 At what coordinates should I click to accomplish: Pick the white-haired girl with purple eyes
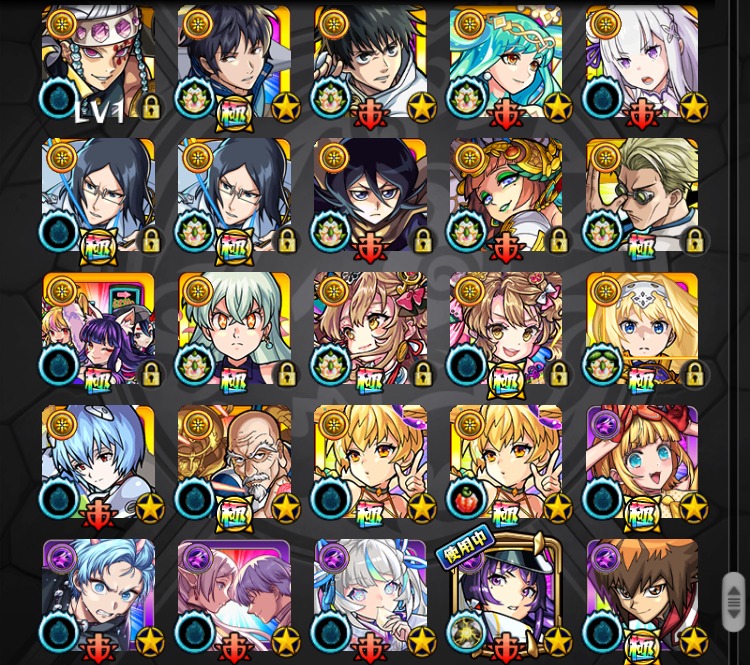click(x=642, y=63)
